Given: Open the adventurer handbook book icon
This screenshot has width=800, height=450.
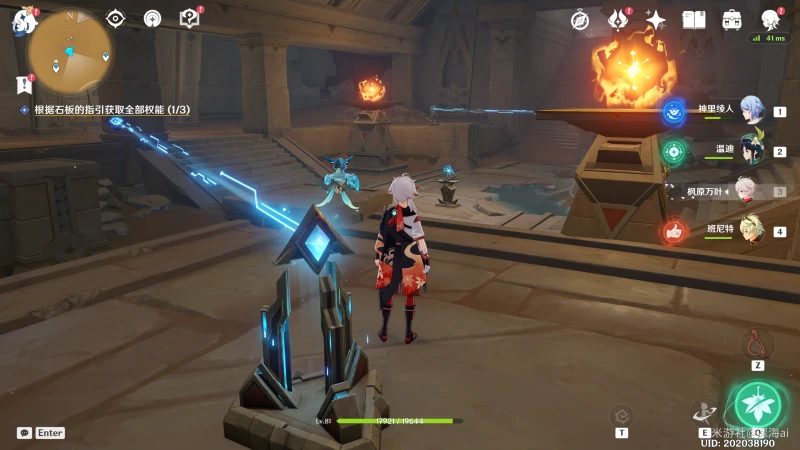Looking at the screenshot, I should click(x=694, y=20).
